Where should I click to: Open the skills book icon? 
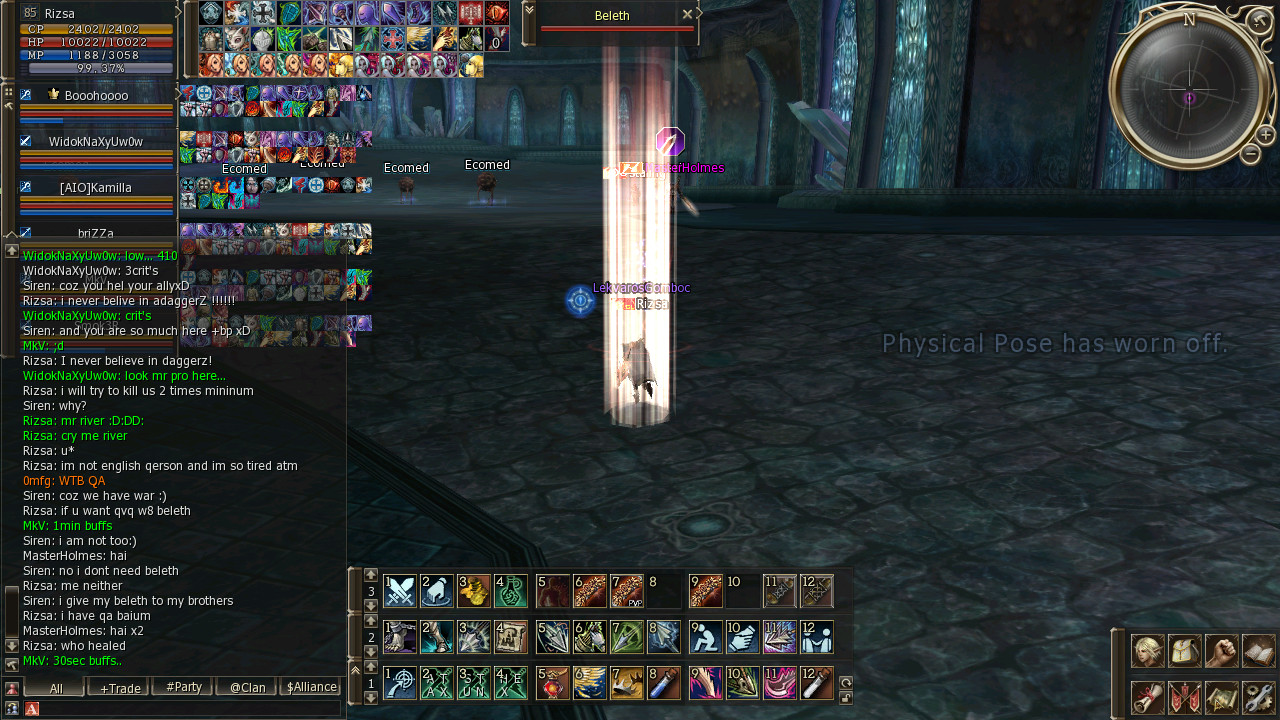click(1258, 651)
